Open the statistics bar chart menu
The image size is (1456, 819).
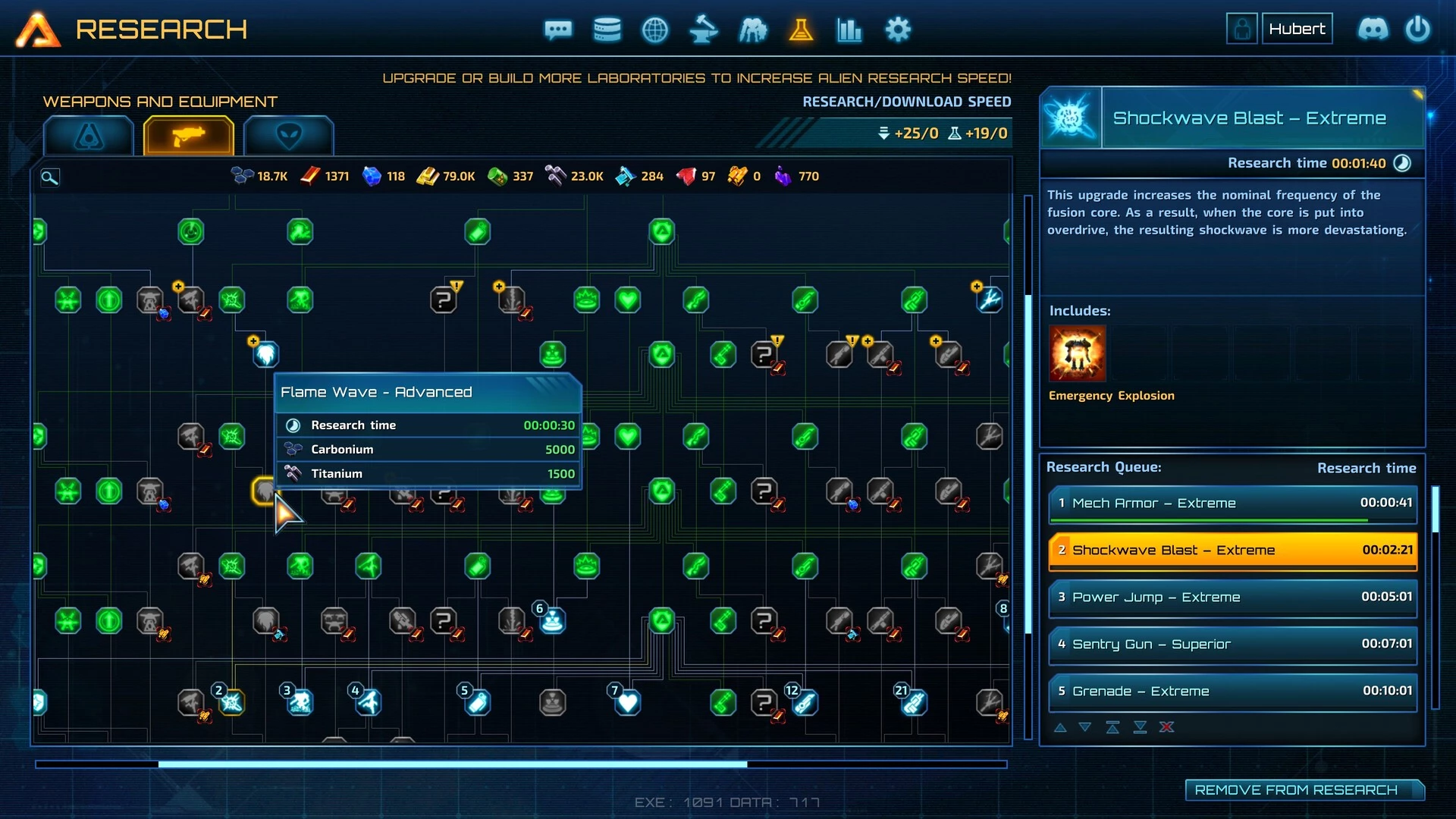pyautogui.click(x=849, y=30)
